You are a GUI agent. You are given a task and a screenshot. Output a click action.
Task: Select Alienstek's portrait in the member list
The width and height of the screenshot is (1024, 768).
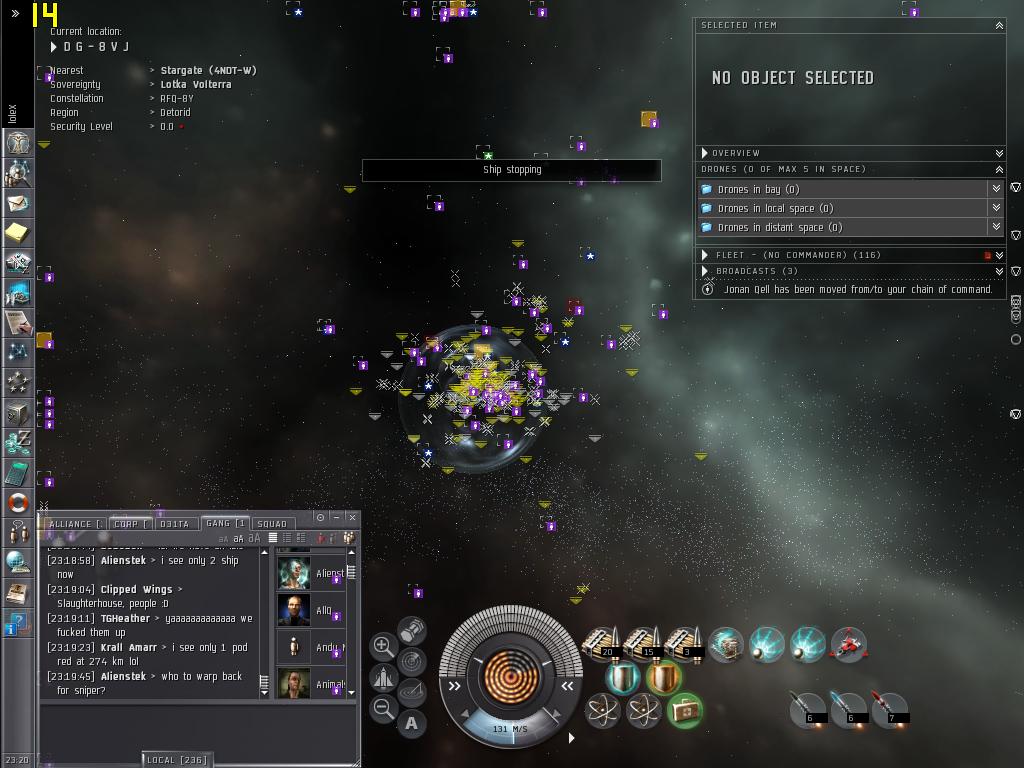[x=294, y=573]
